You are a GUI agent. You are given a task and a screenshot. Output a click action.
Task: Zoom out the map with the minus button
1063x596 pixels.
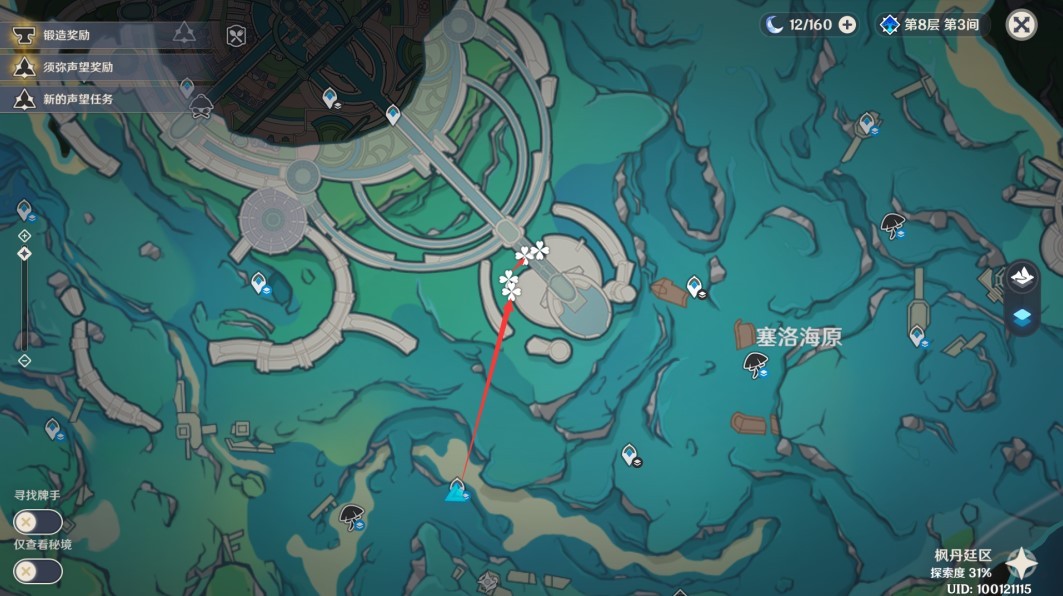tap(25, 361)
